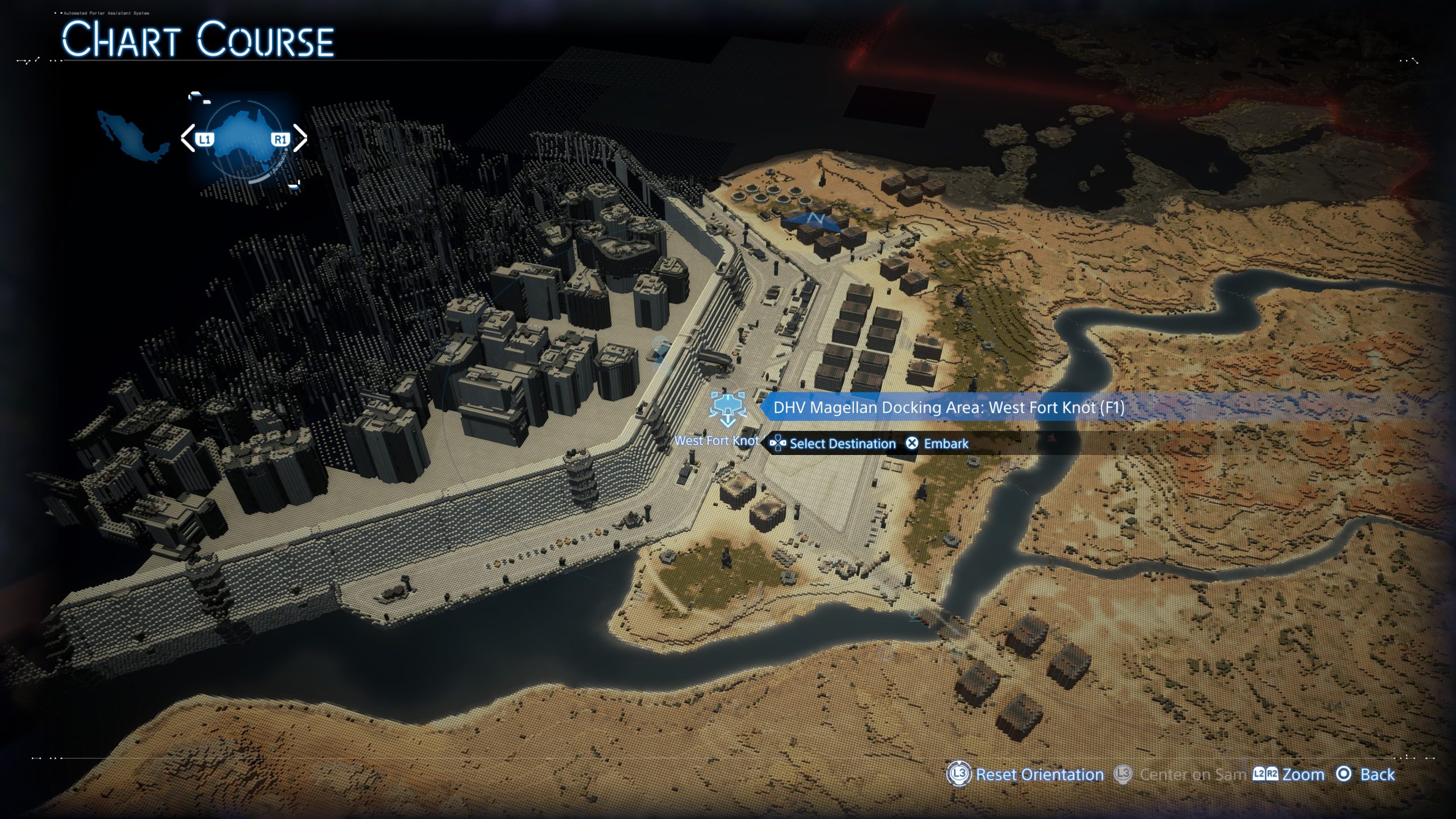Click the left chevron of region selector
The height and width of the screenshot is (819, 1456).
187,138
